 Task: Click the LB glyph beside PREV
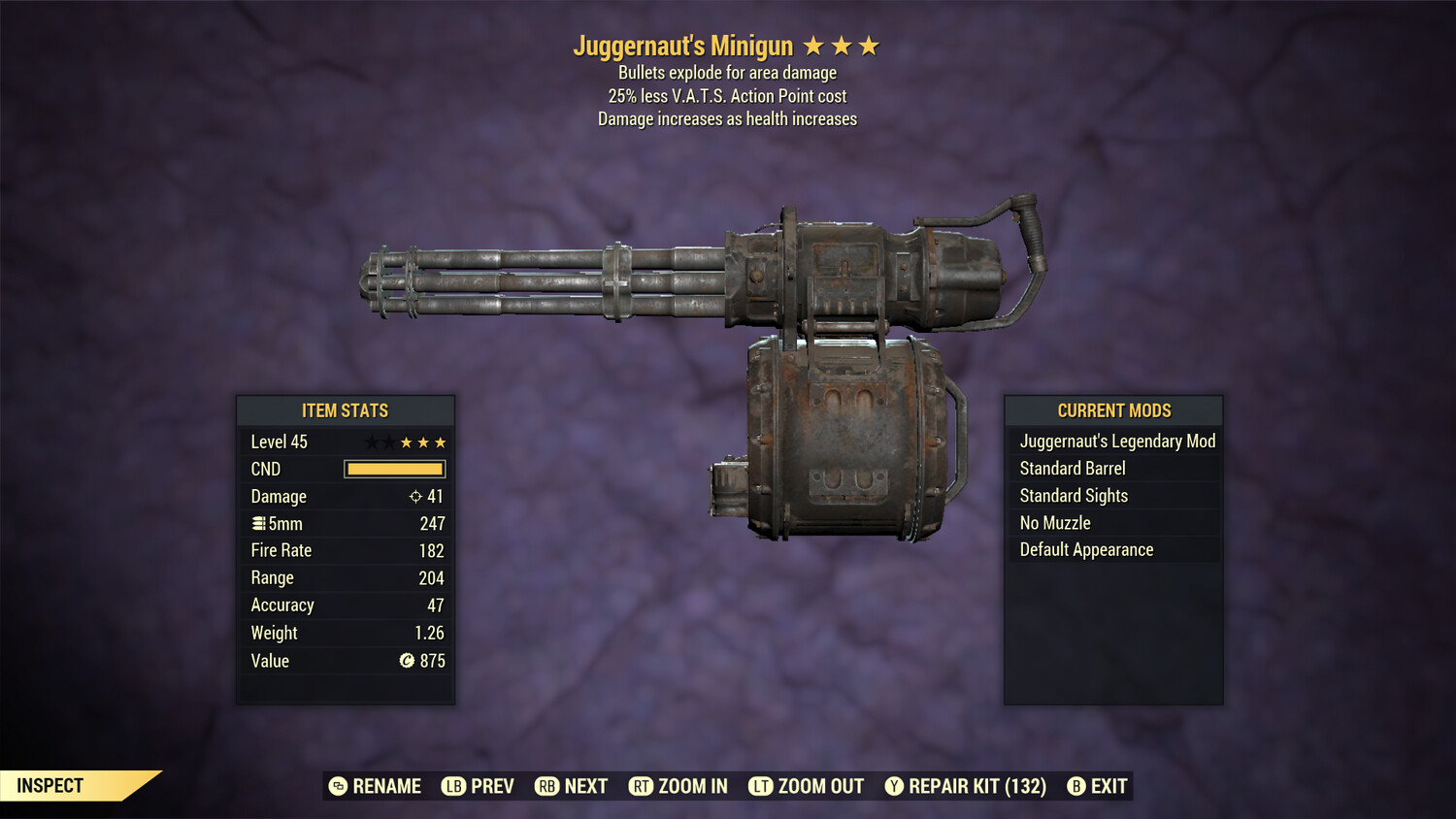pos(452,786)
